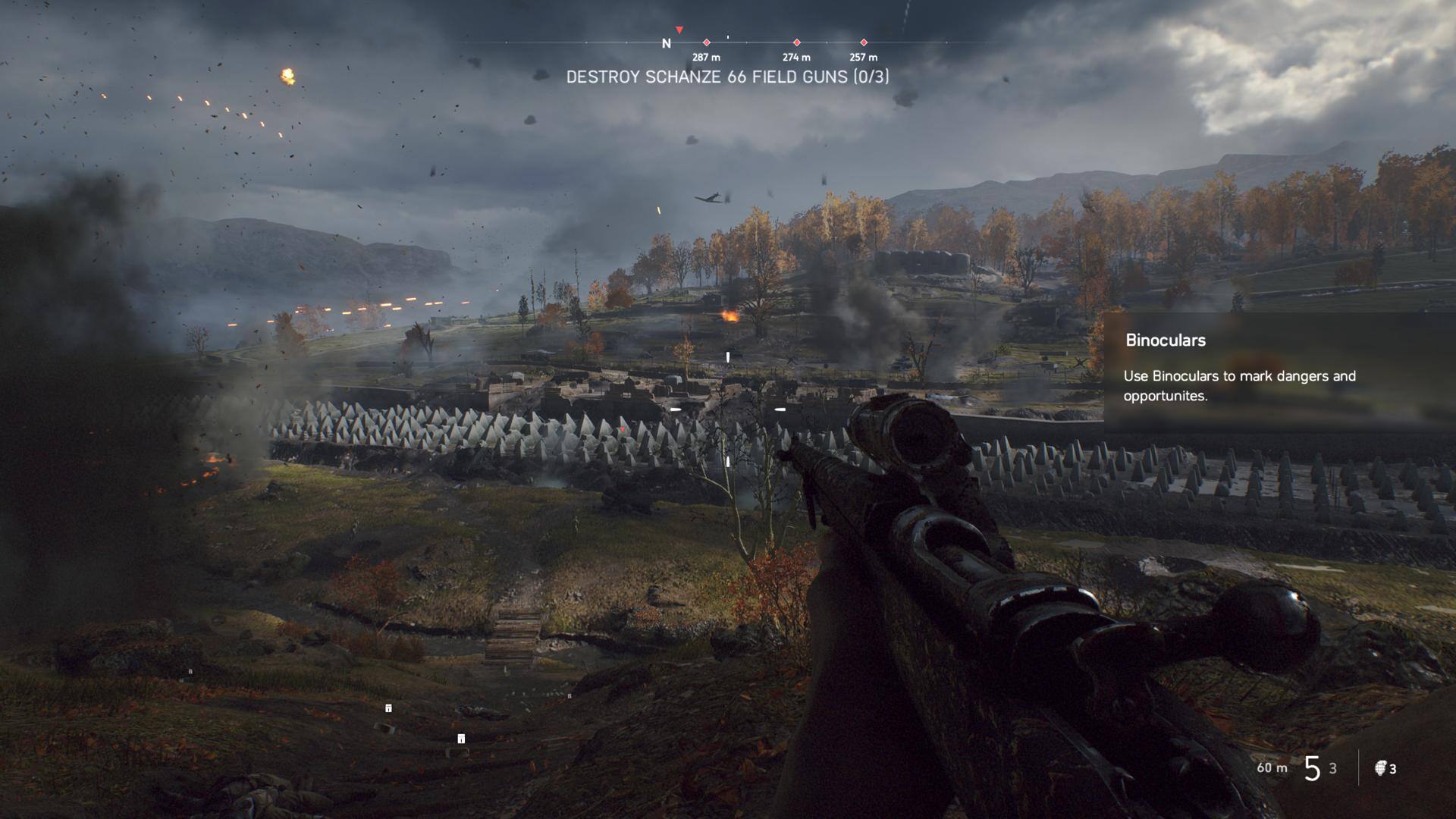Image resolution: width=1456 pixels, height=819 pixels.
Task: Select the 287 m objective marker on compass
Action: [x=706, y=43]
